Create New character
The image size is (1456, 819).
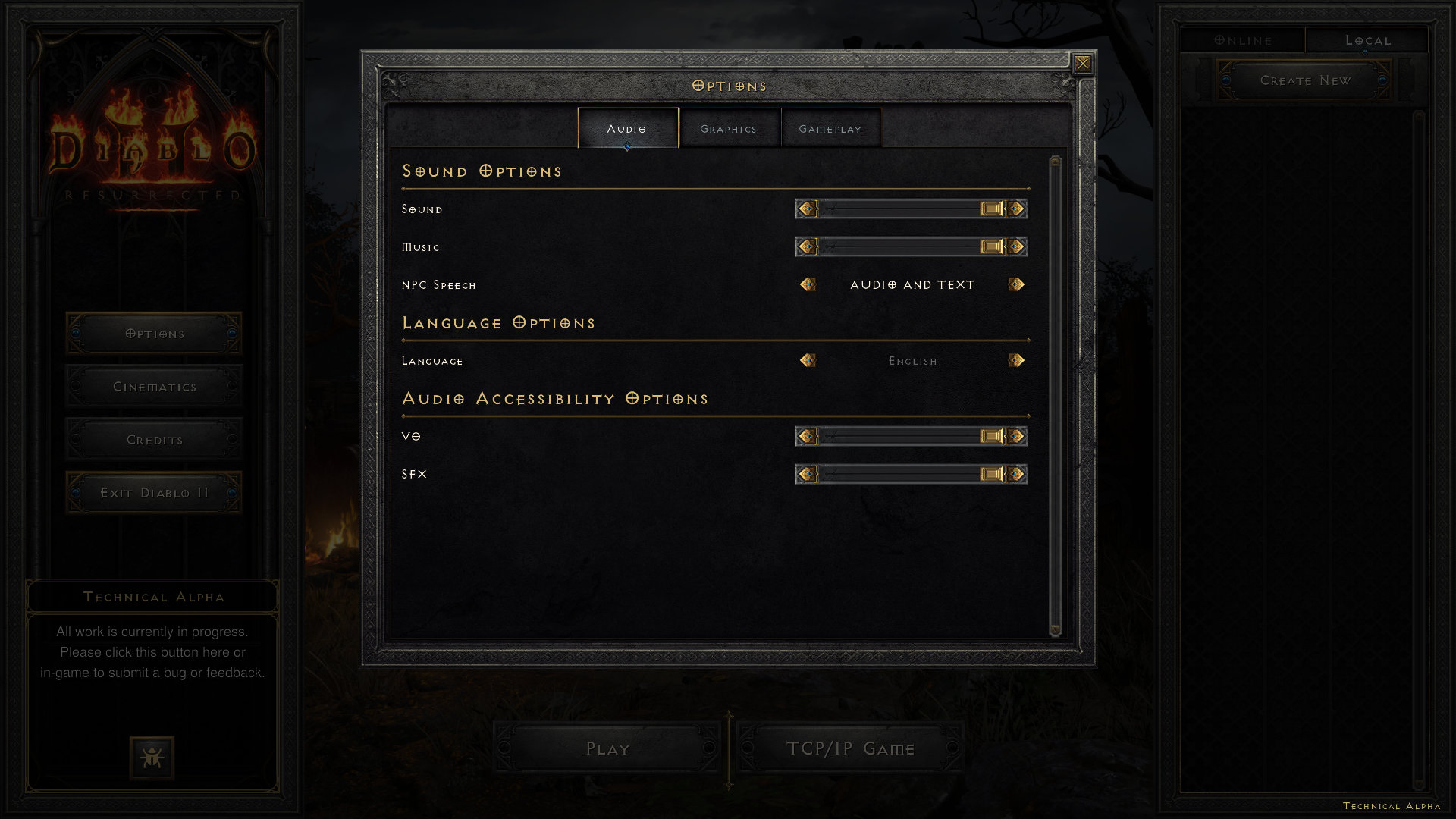pos(1304,80)
